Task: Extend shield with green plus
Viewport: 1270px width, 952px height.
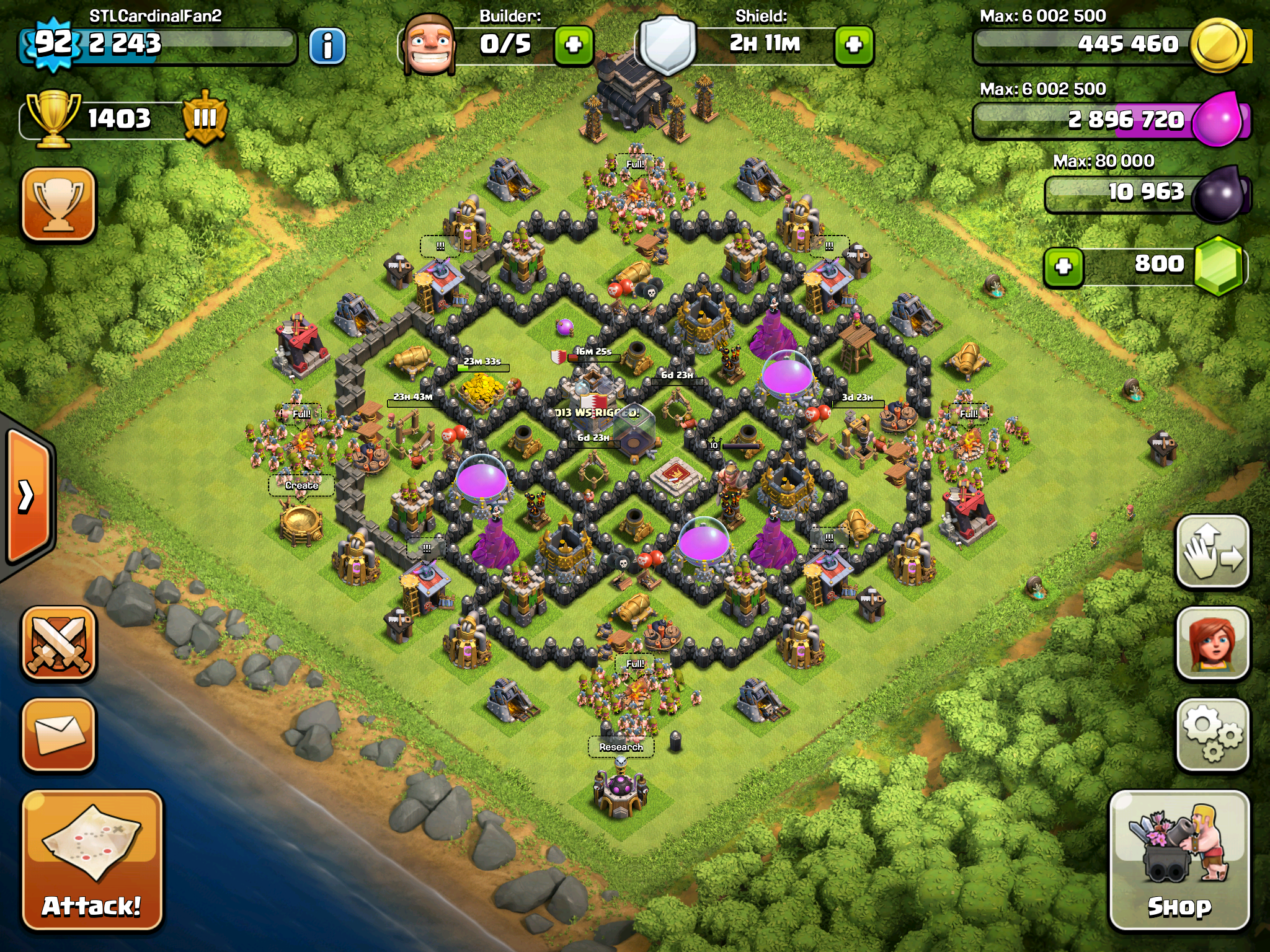Action: tap(854, 45)
